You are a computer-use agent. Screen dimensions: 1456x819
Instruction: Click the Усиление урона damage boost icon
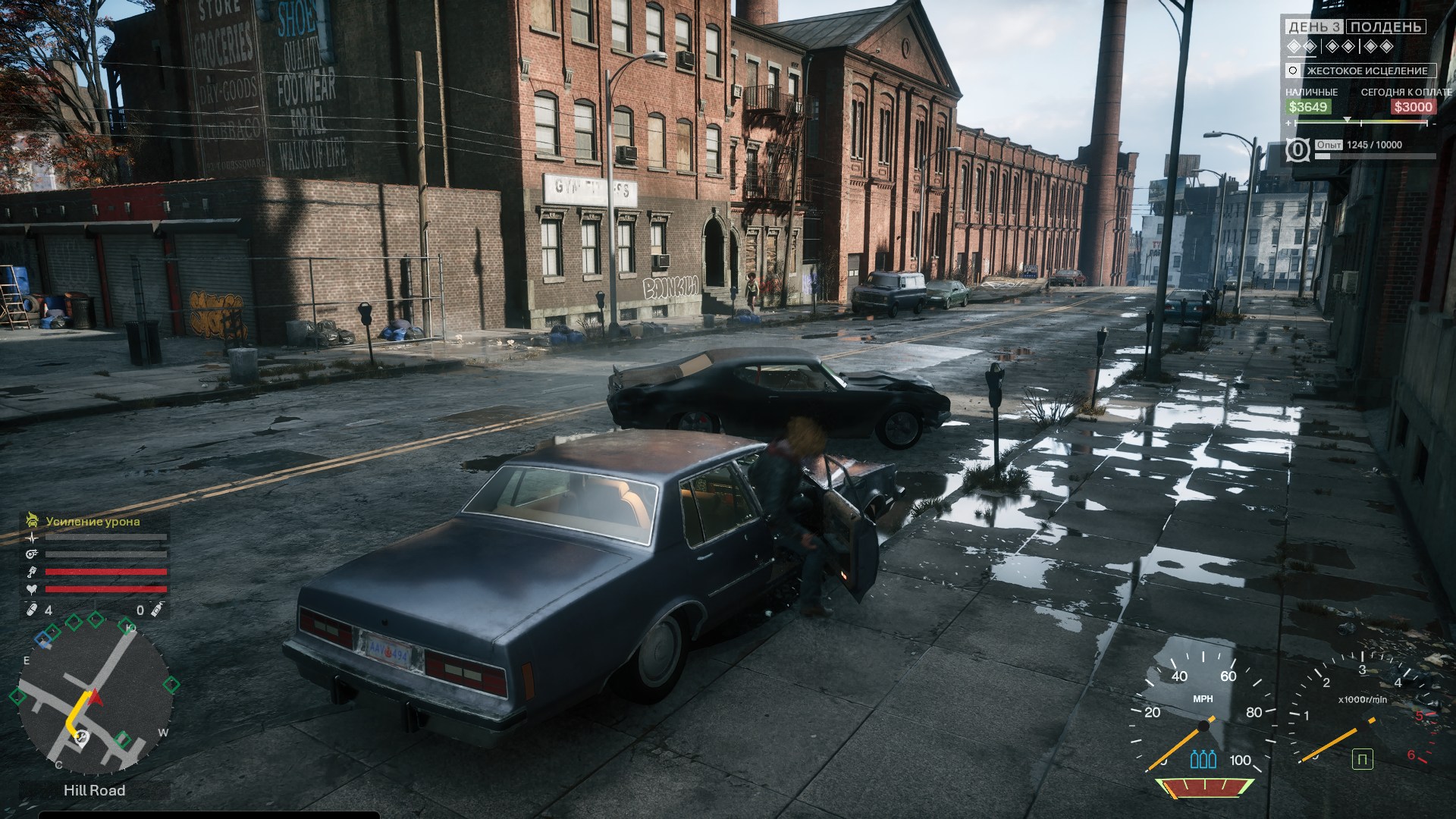[32, 520]
